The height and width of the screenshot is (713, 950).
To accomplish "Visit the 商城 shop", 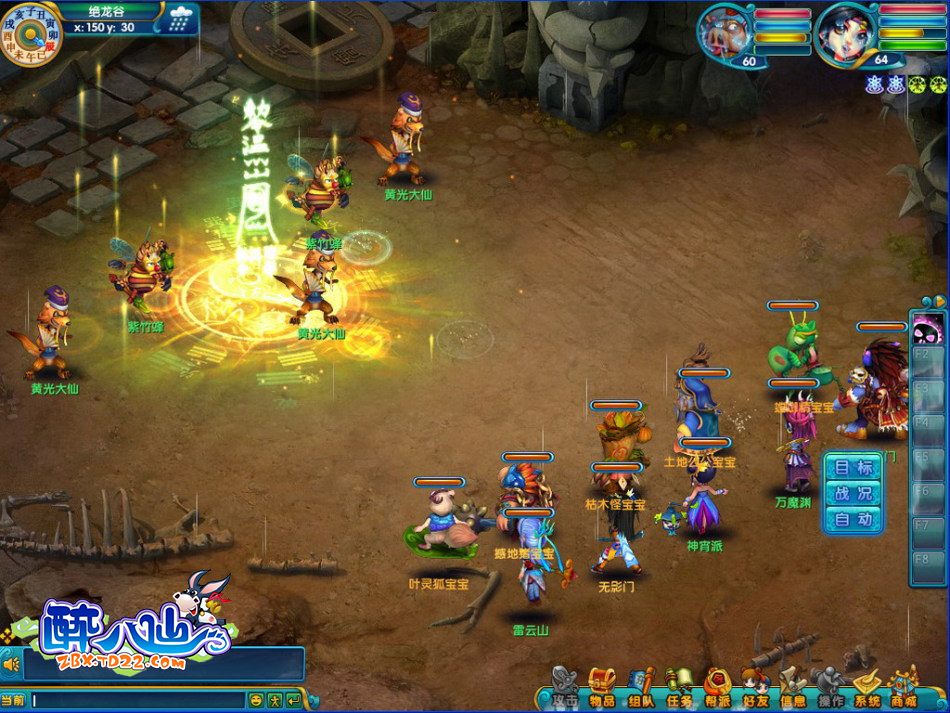I will (x=904, y=689).
